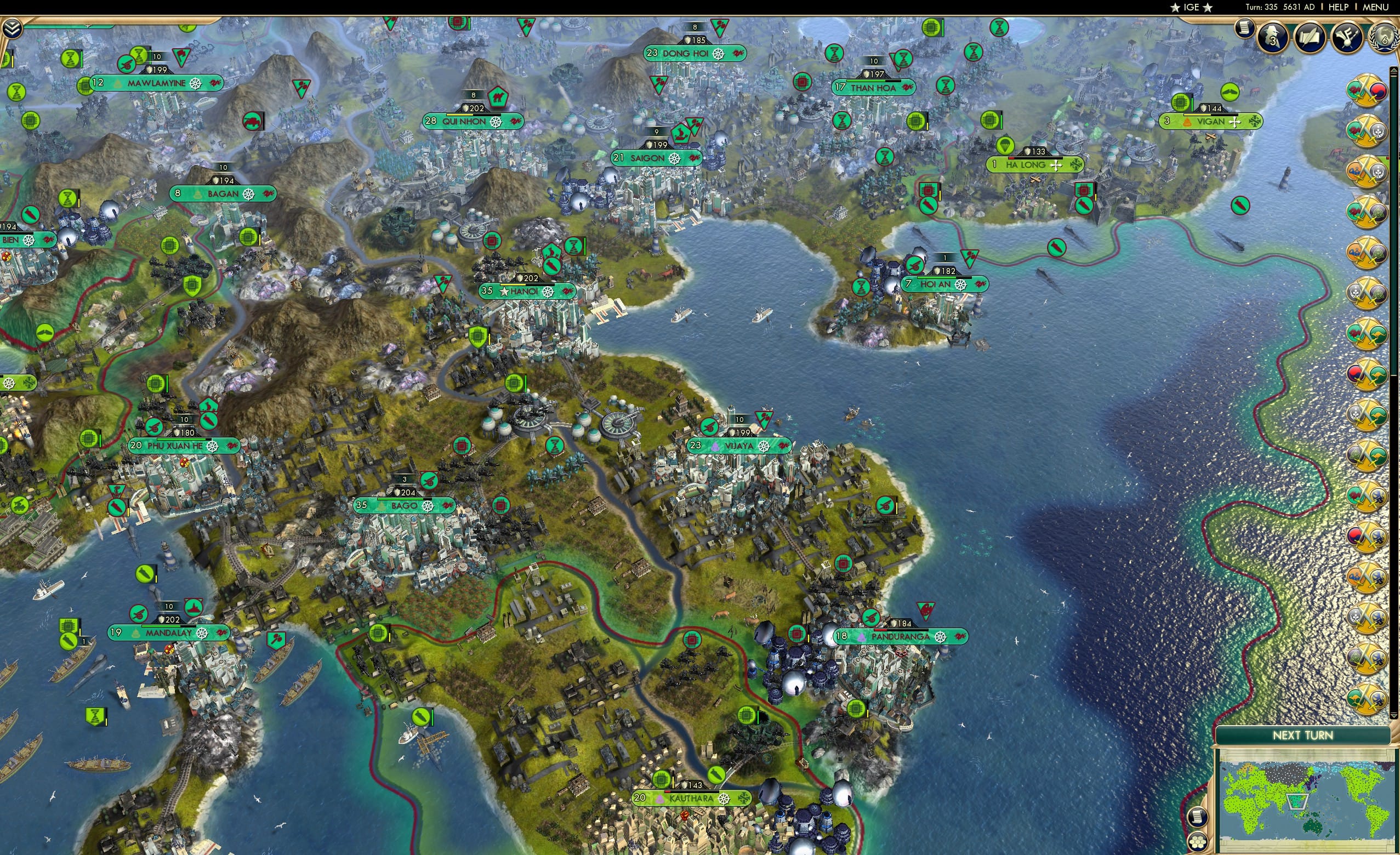Click the scroll icon beside the minimap
1400x855 pixels.
(x=1198, y=818)
